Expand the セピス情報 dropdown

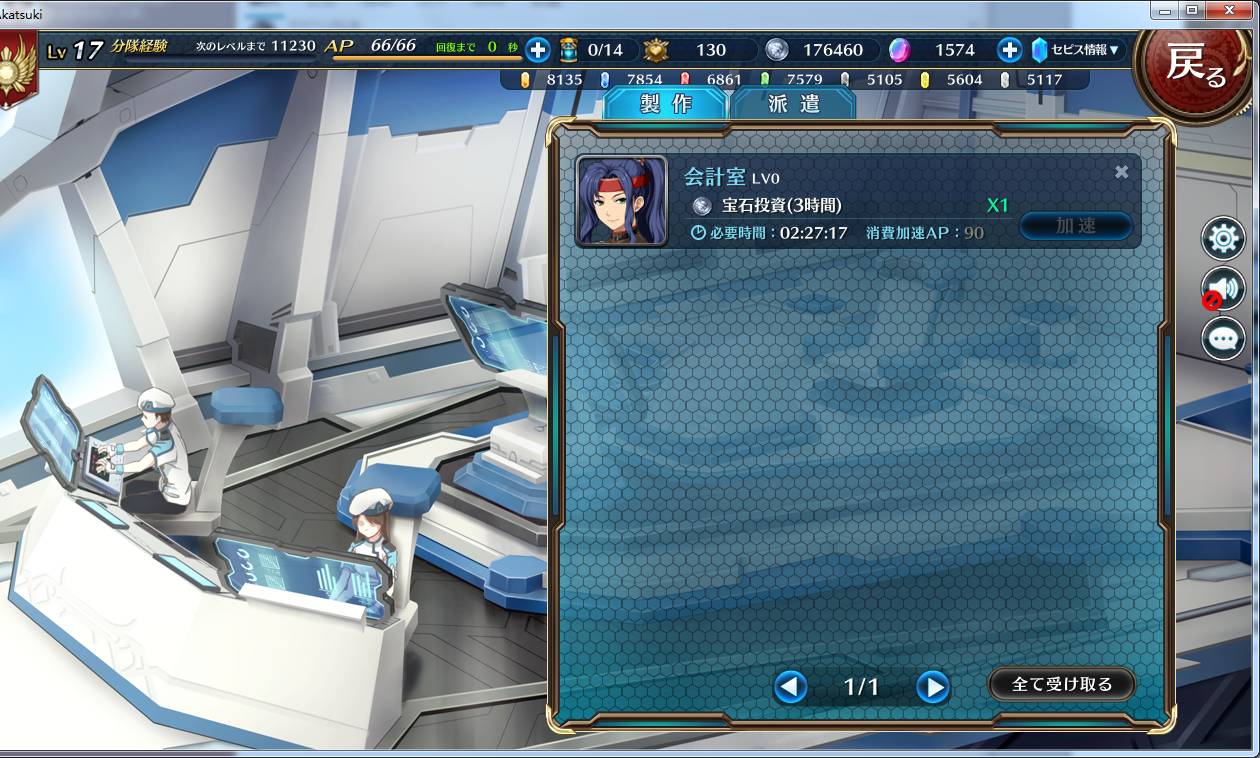1078,50
